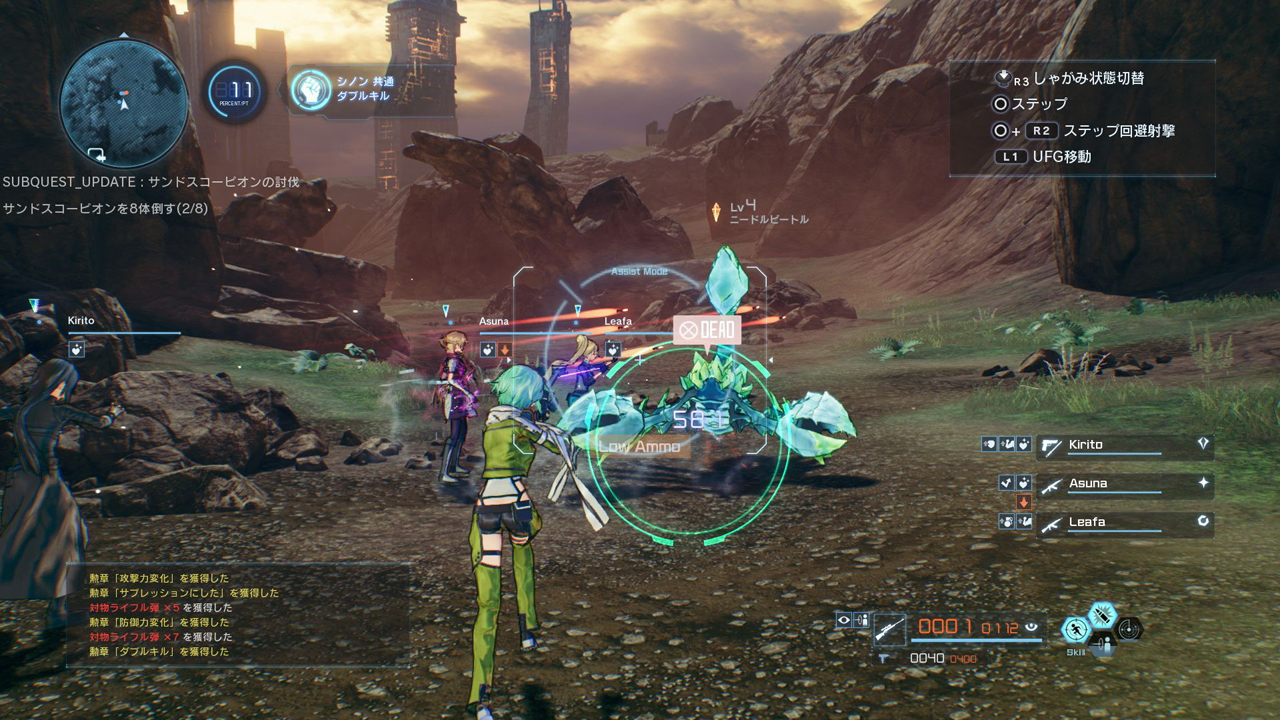Click the Assist Mode label on reticle
The height and width of the screenshot is (720, 1280).
[640, 271]
